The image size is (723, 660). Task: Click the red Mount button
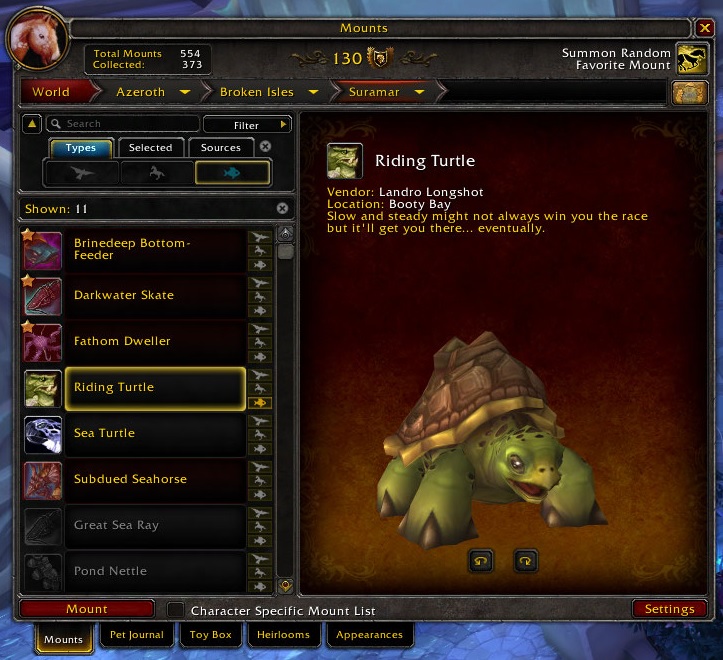pos(87,609)
